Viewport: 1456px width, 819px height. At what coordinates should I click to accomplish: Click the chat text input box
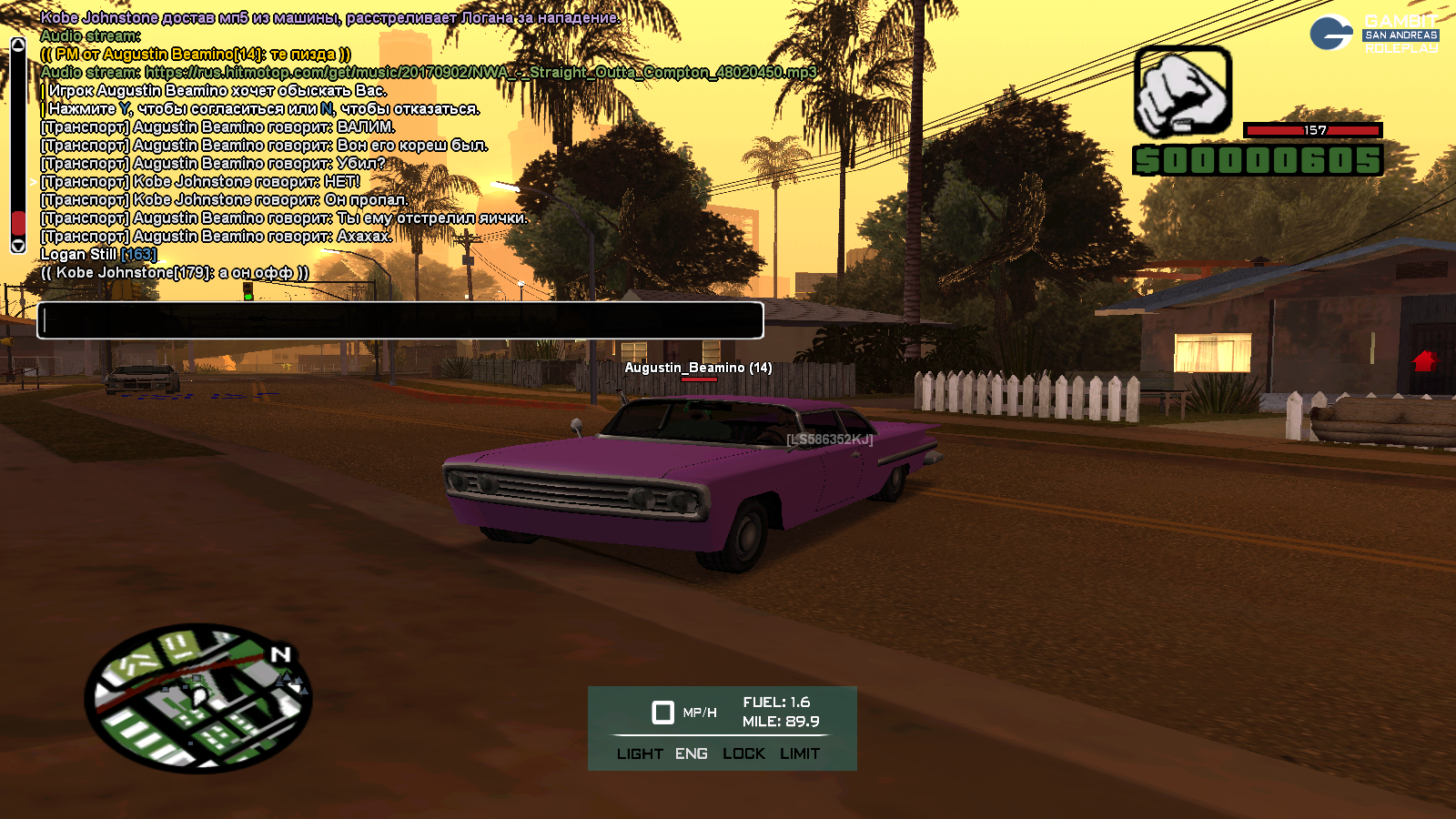pyautogui.click(x=399, y=320)
